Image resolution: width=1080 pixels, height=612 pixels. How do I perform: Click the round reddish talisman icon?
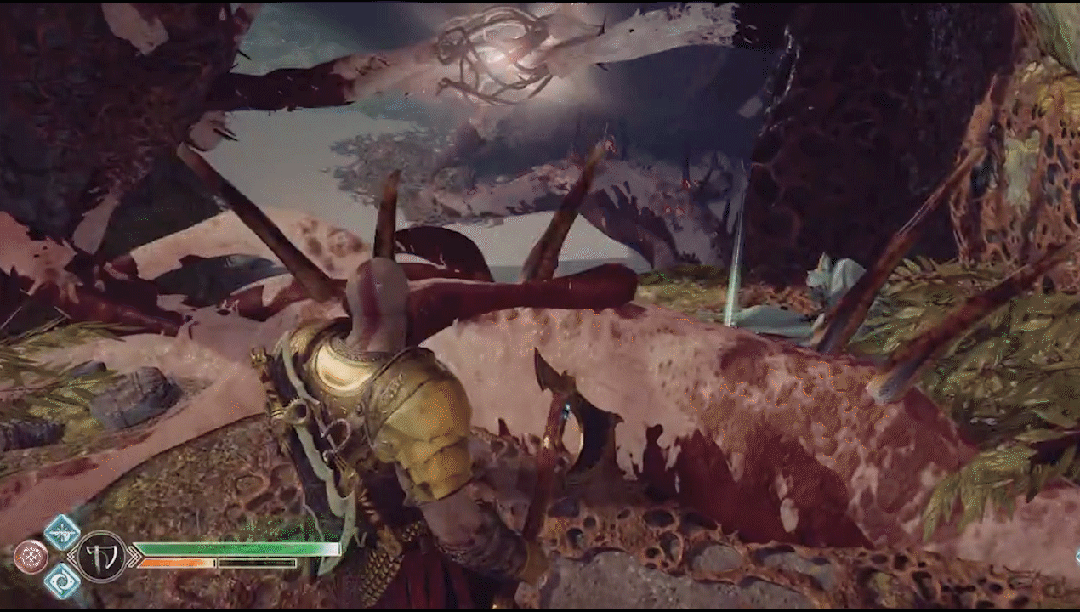pos(30,557)
